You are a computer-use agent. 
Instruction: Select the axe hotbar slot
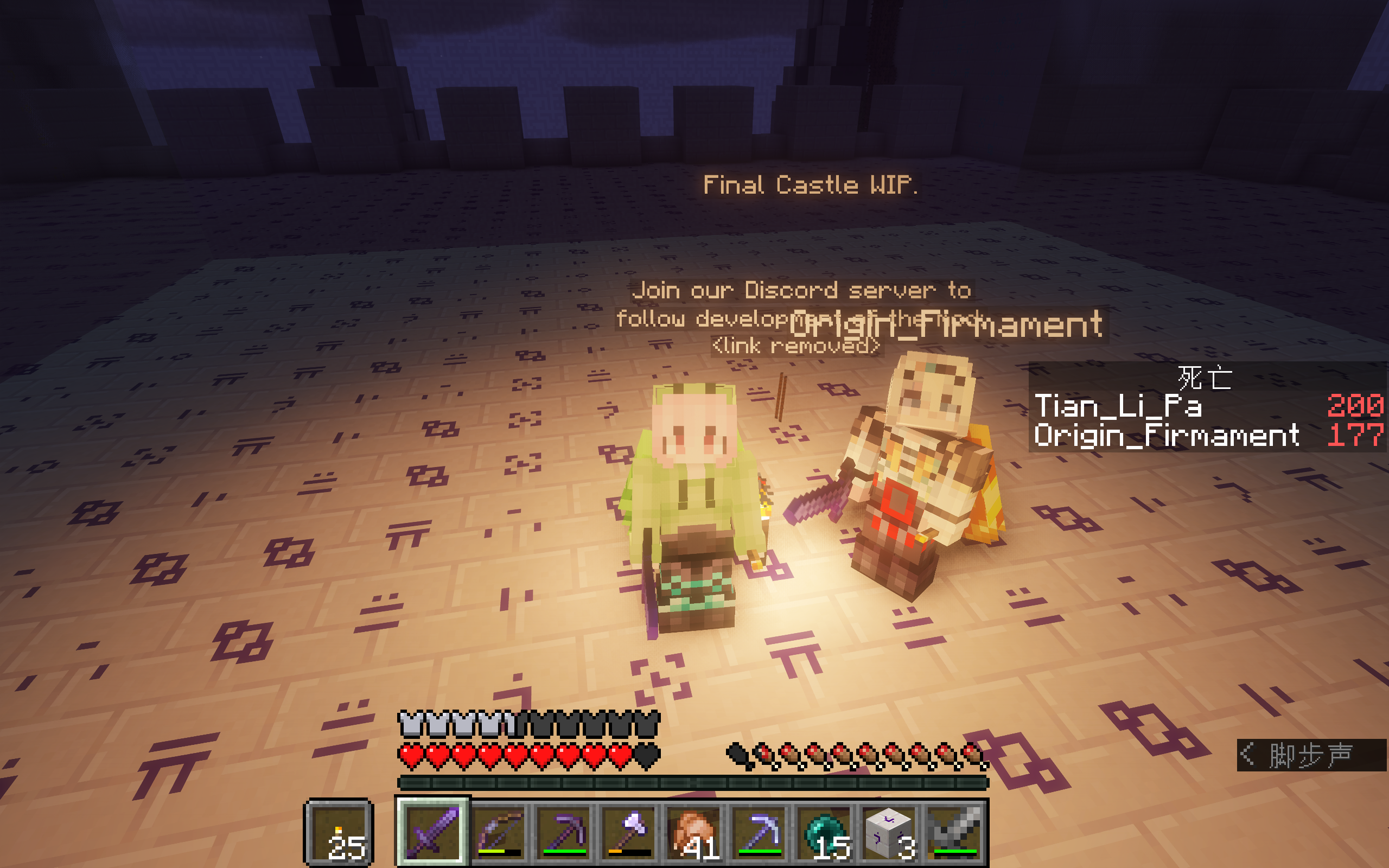pyautogui.click(x=628, y=831)
